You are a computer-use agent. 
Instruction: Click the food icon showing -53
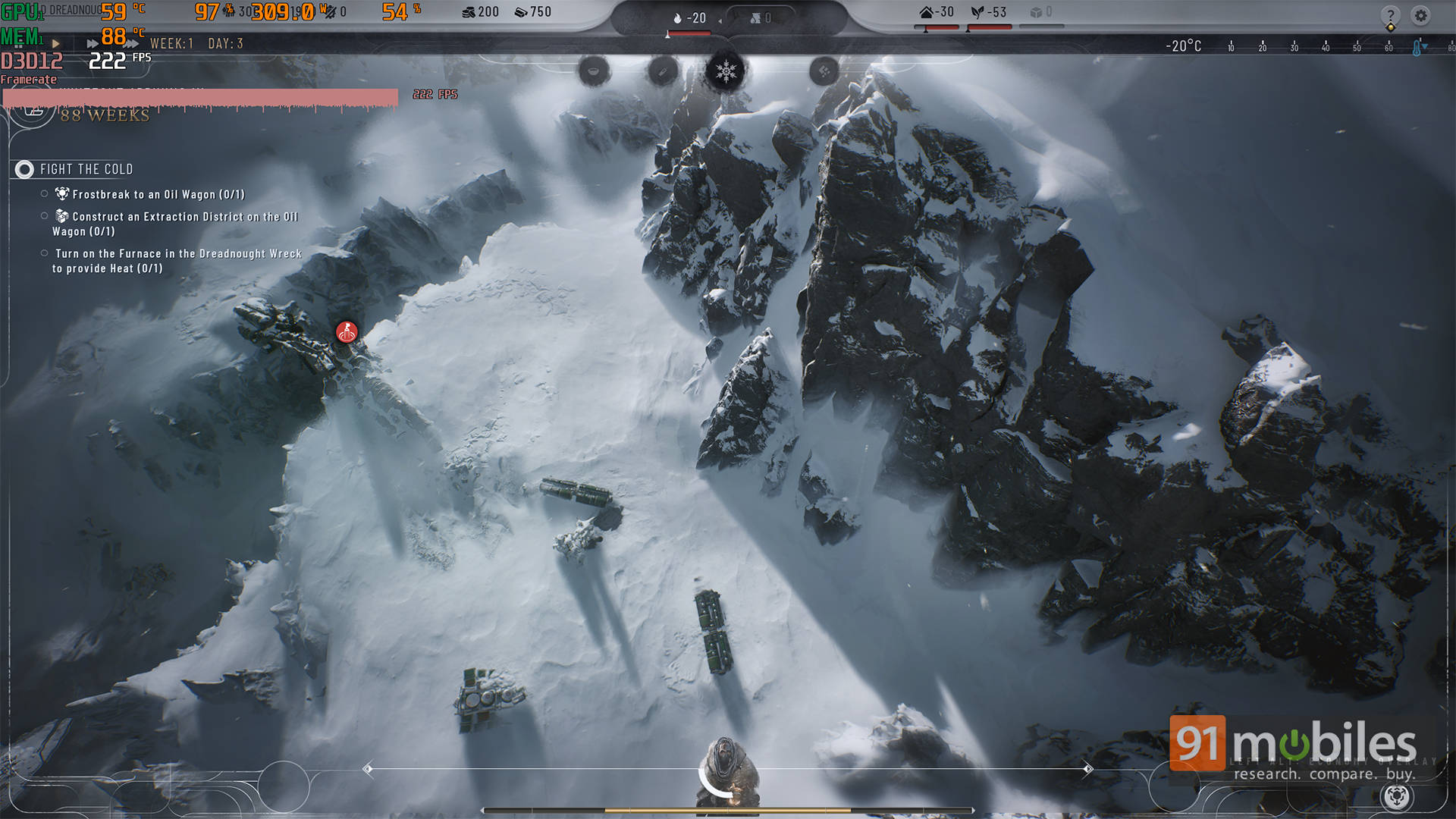(x=977, y=11)
